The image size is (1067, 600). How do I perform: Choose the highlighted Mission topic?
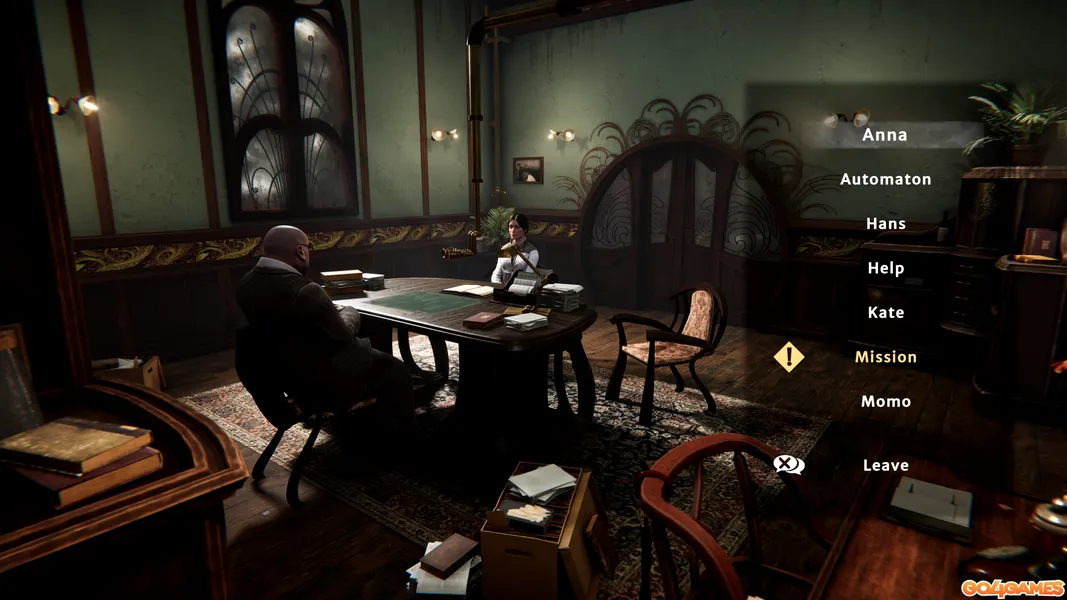(885, 357)
